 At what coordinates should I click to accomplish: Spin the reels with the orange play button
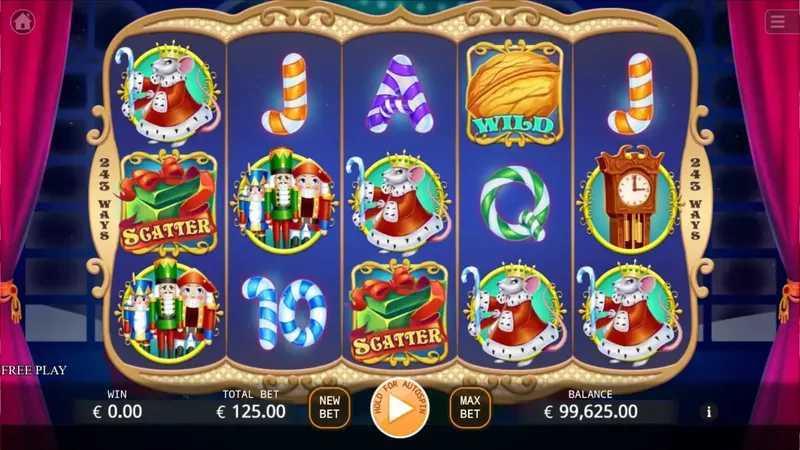coord(399,409)
